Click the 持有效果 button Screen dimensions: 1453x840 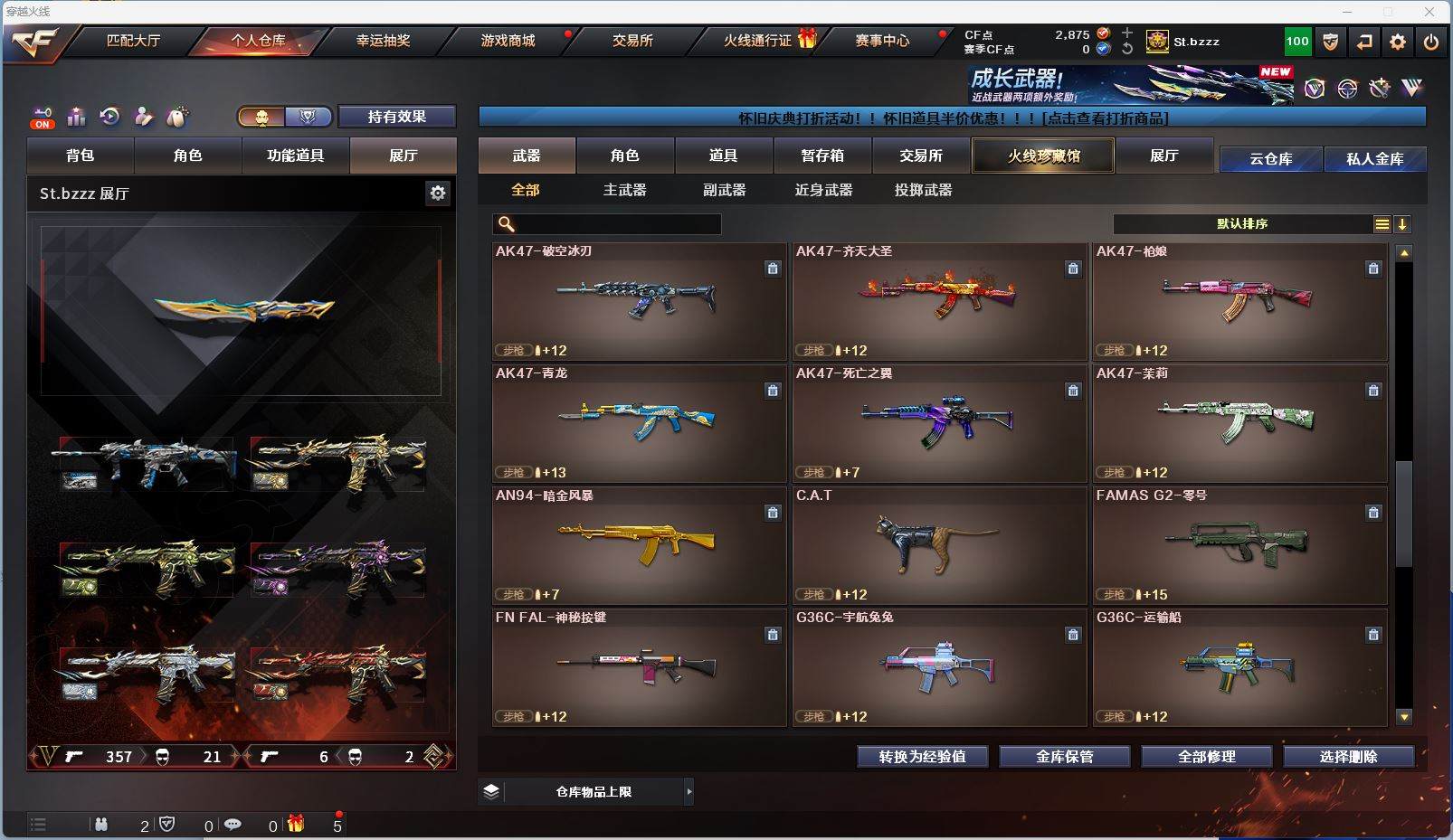tap(396, 117)
